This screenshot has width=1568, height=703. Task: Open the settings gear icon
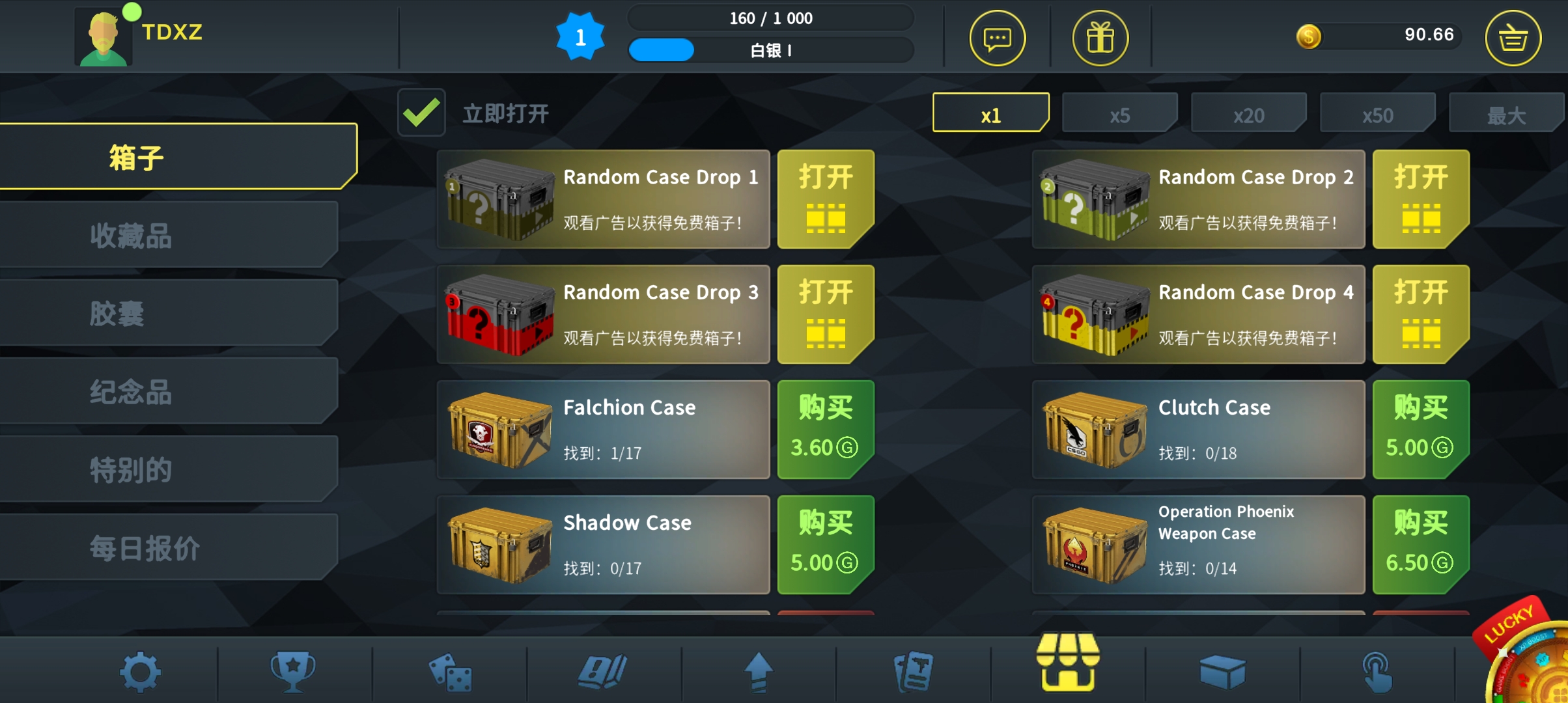(140, 672)
